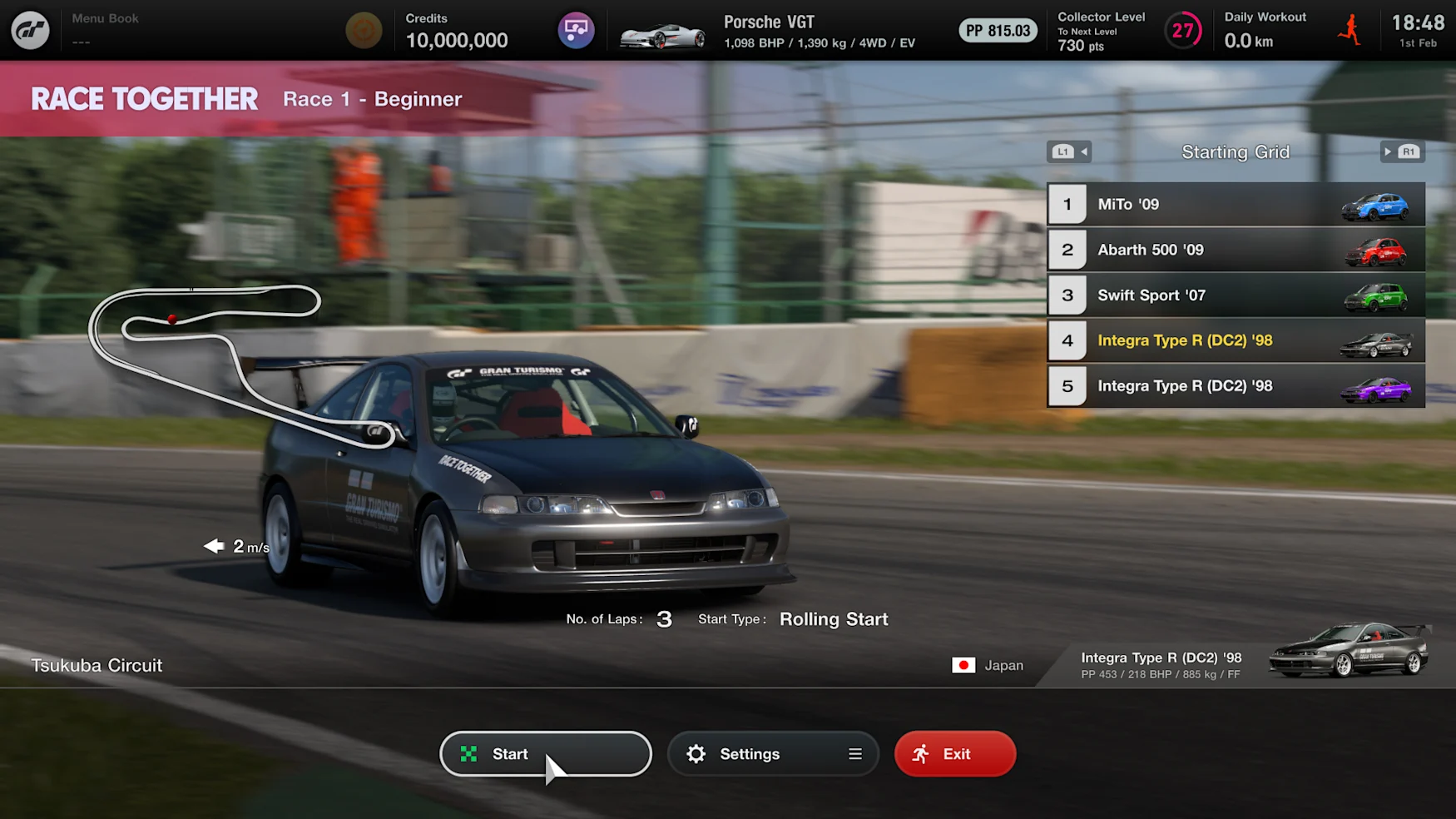Choose the Abarth 500 '09 grid row
Image resolution: width=1456 pixels, height=819 pixels.
[1235, 250]
